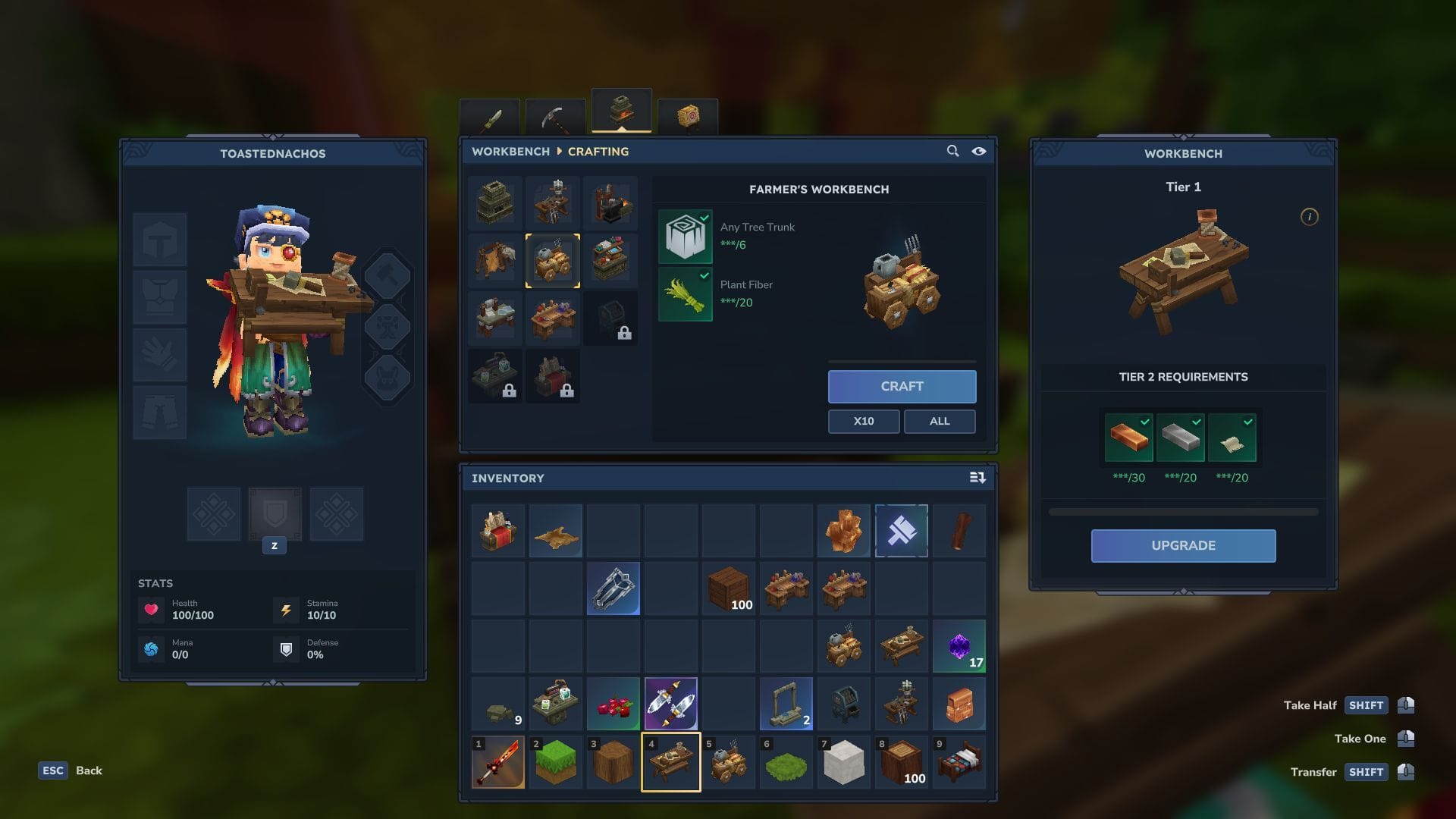Click the Any Tree Trunk ingredient icon
Screen dimensions: 1456x819
pos(685,236)
